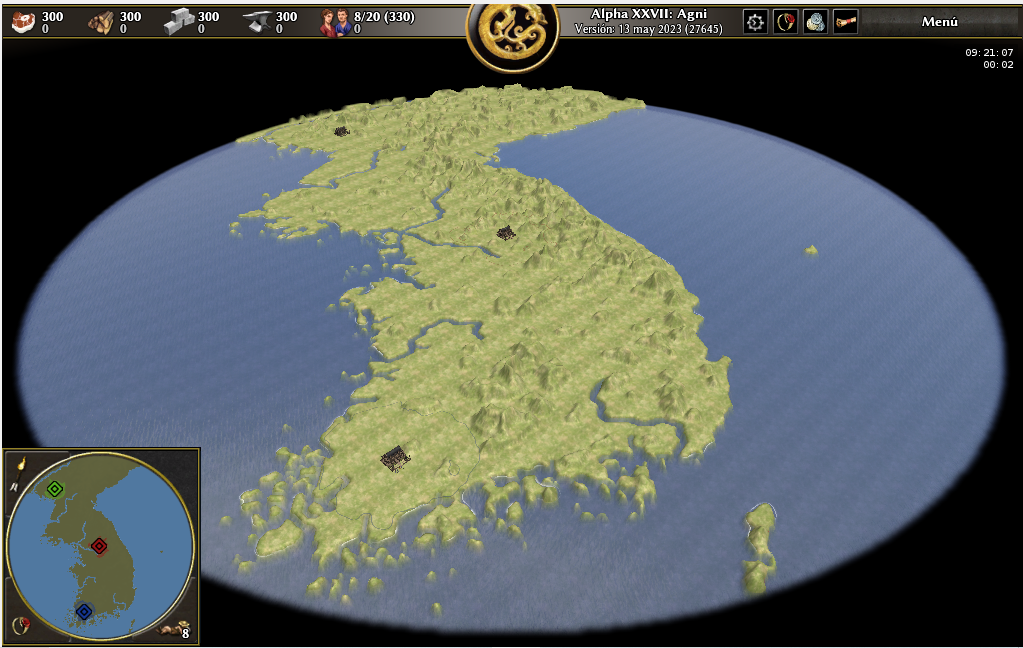Open the Menú dropdown
This screenshot has width=1023, height=648.
point(939,22)
